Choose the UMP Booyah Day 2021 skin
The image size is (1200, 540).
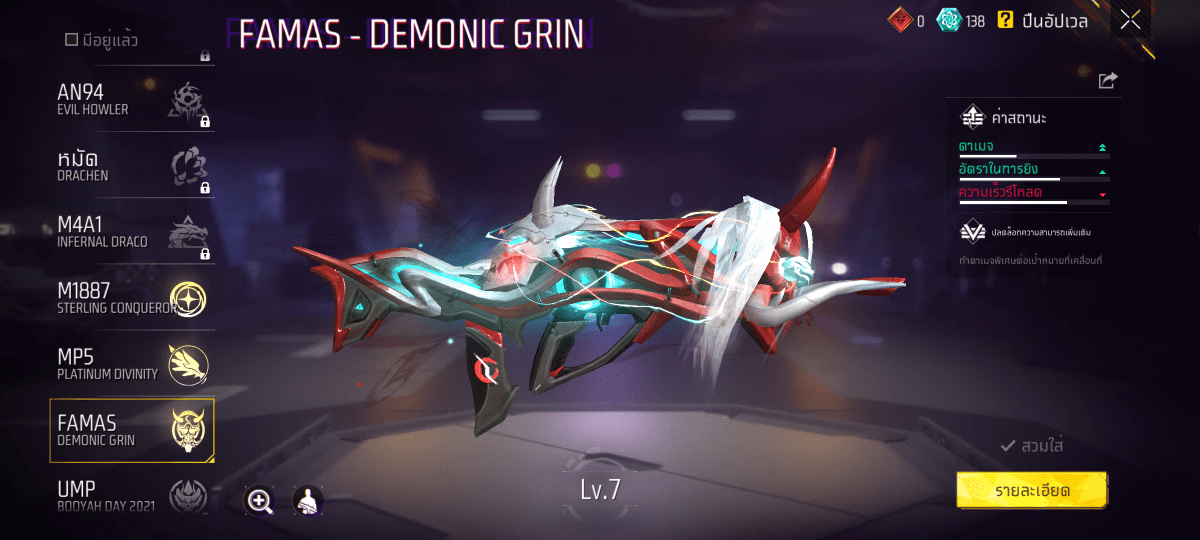(132, 494)
